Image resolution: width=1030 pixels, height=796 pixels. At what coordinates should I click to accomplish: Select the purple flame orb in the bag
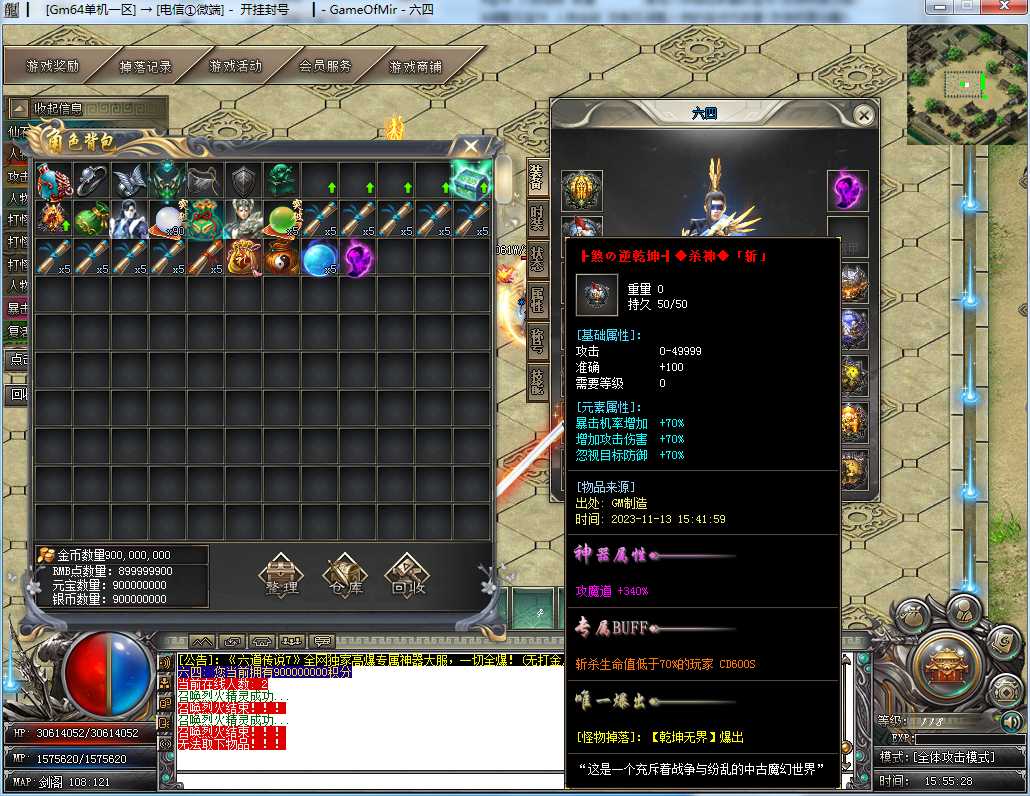point(358,257)
